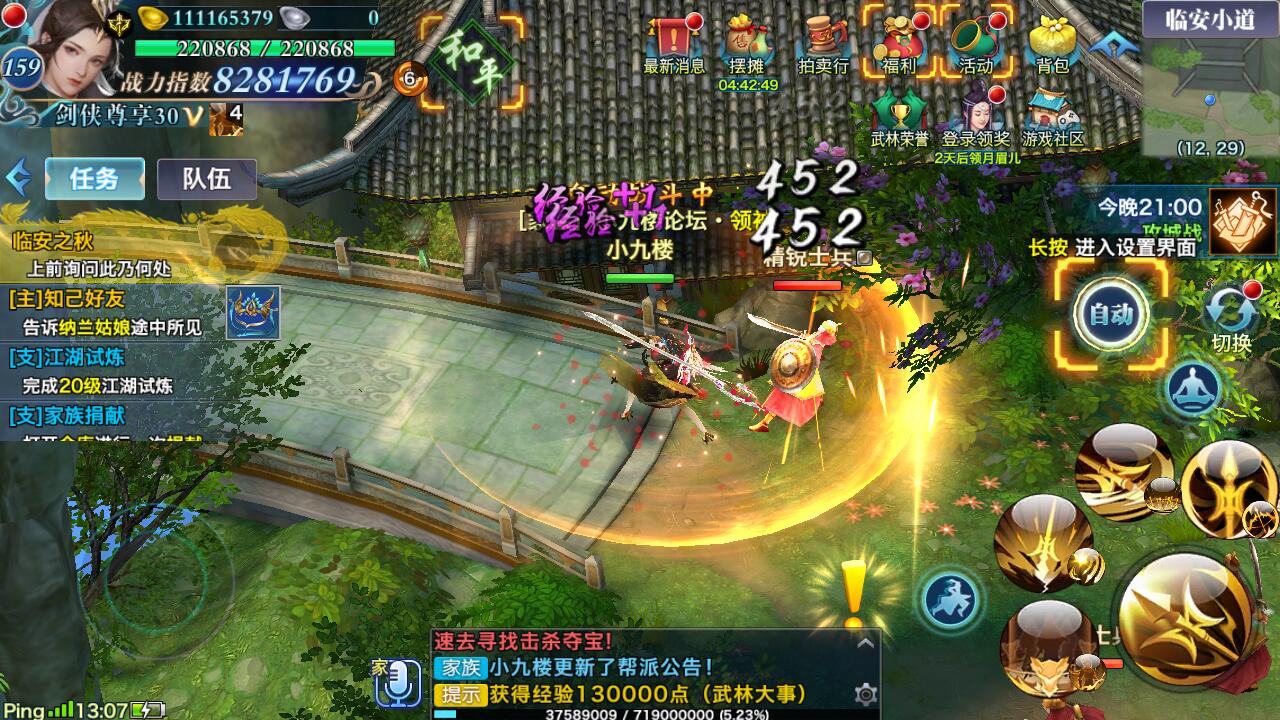This screenshot has height=720, width=1280.
Task: Activate the blue meditation skill icon
Action: tap(1193, 388)
